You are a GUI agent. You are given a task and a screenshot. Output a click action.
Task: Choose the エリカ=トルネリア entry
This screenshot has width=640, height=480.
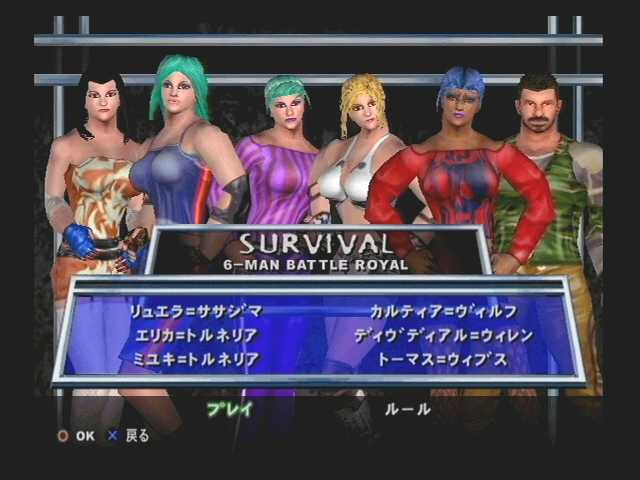[x=194, y=334]
